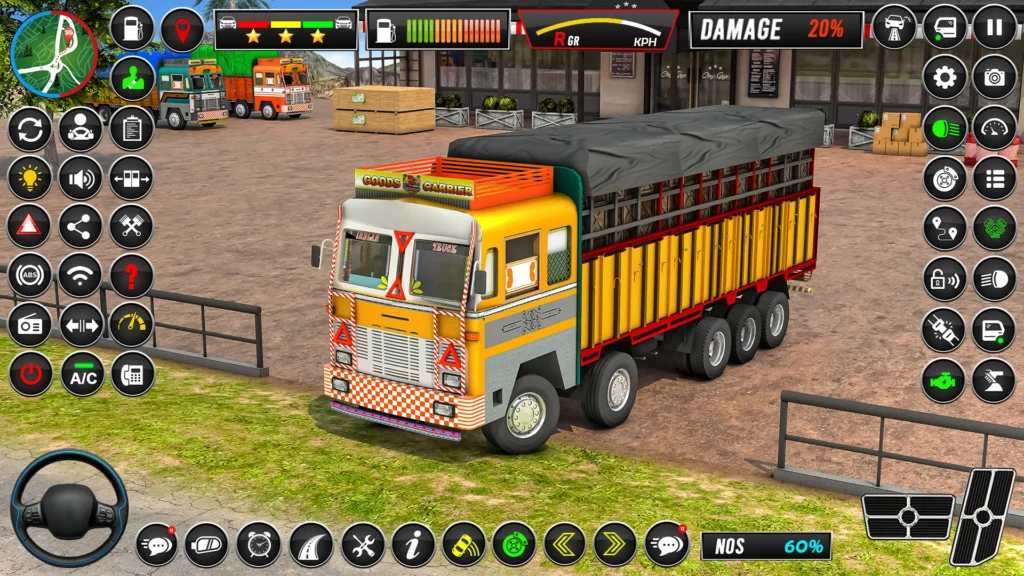Toggle the green headlight icon
Screen dimensions: 1024x576
point(944,128)
